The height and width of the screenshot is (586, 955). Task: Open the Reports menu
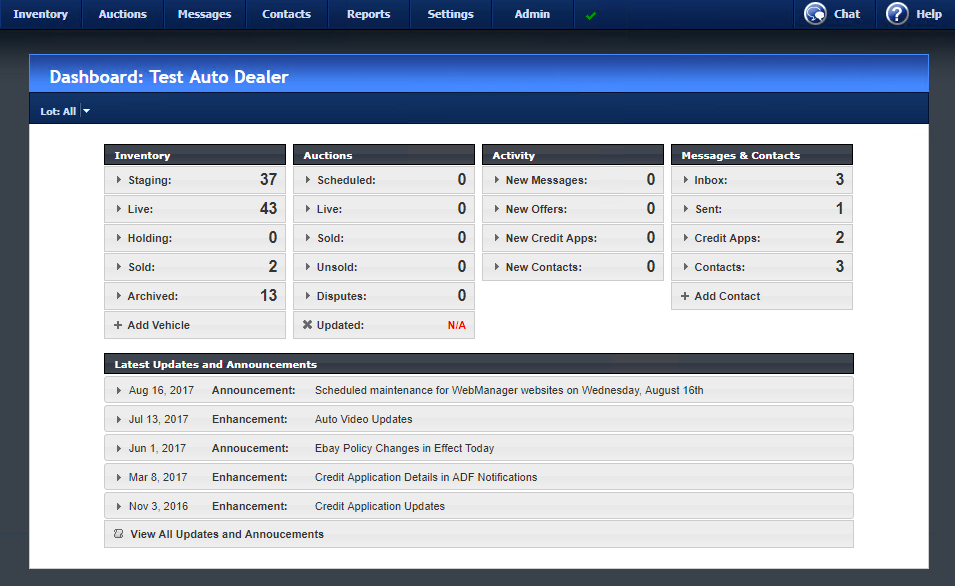click(x=368, y=14)
